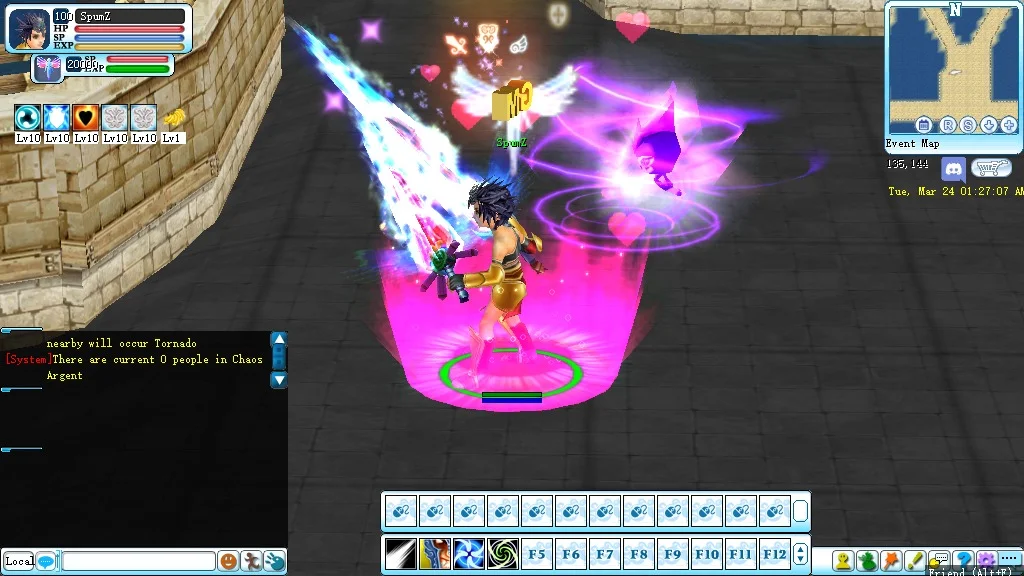This screenshot has width=1024, height=576.
Task: Open the minimap calendar button
Action: [924, 125]
